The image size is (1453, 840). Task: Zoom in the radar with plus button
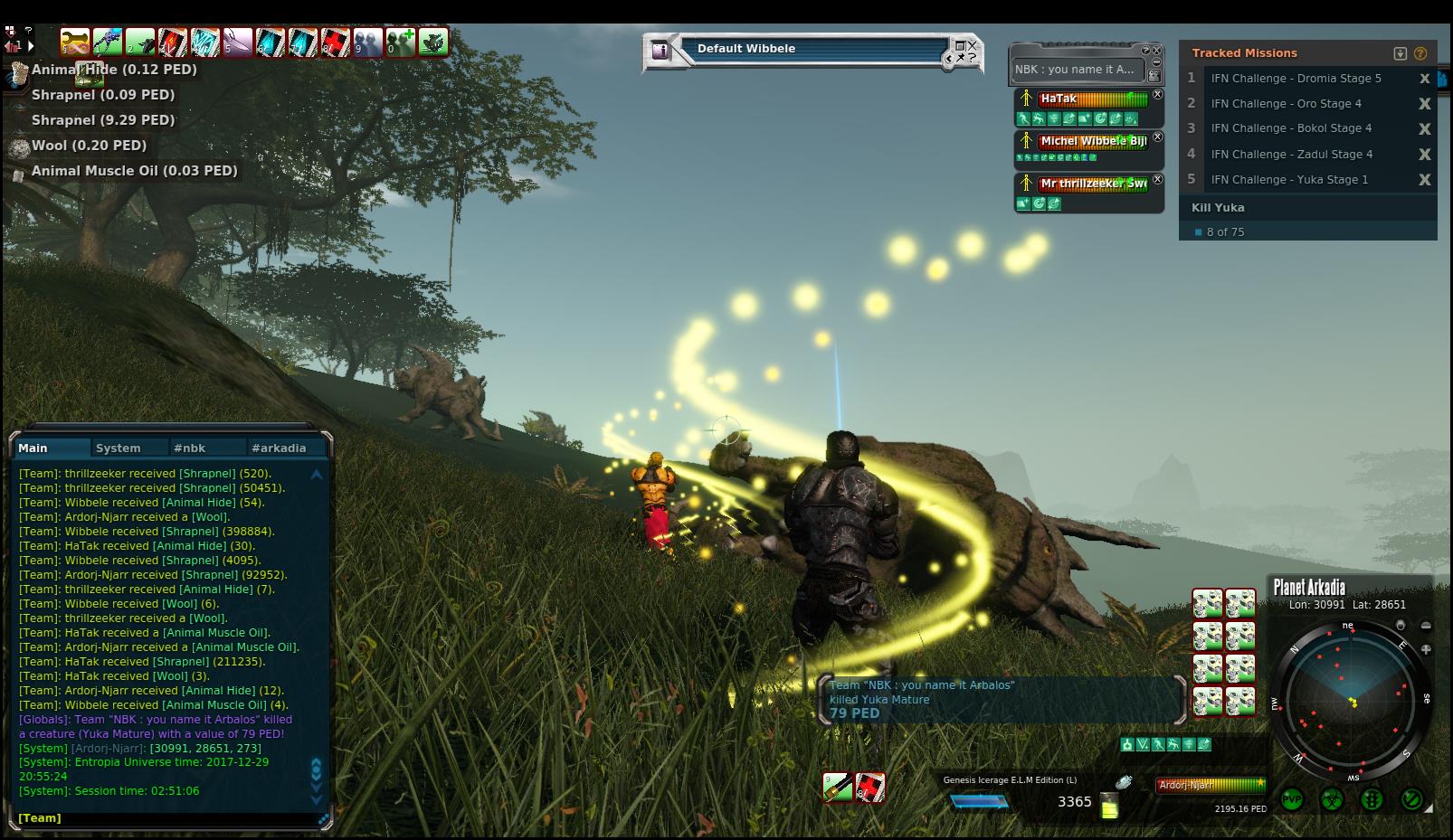(x=1426, y=649)
